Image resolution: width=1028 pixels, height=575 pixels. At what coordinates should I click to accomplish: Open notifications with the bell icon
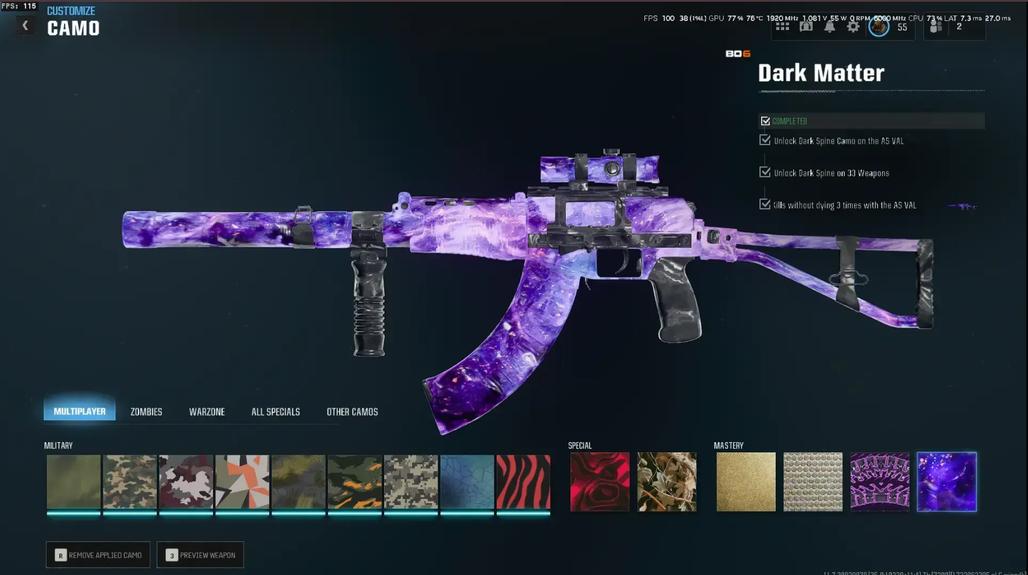[829, 27]
